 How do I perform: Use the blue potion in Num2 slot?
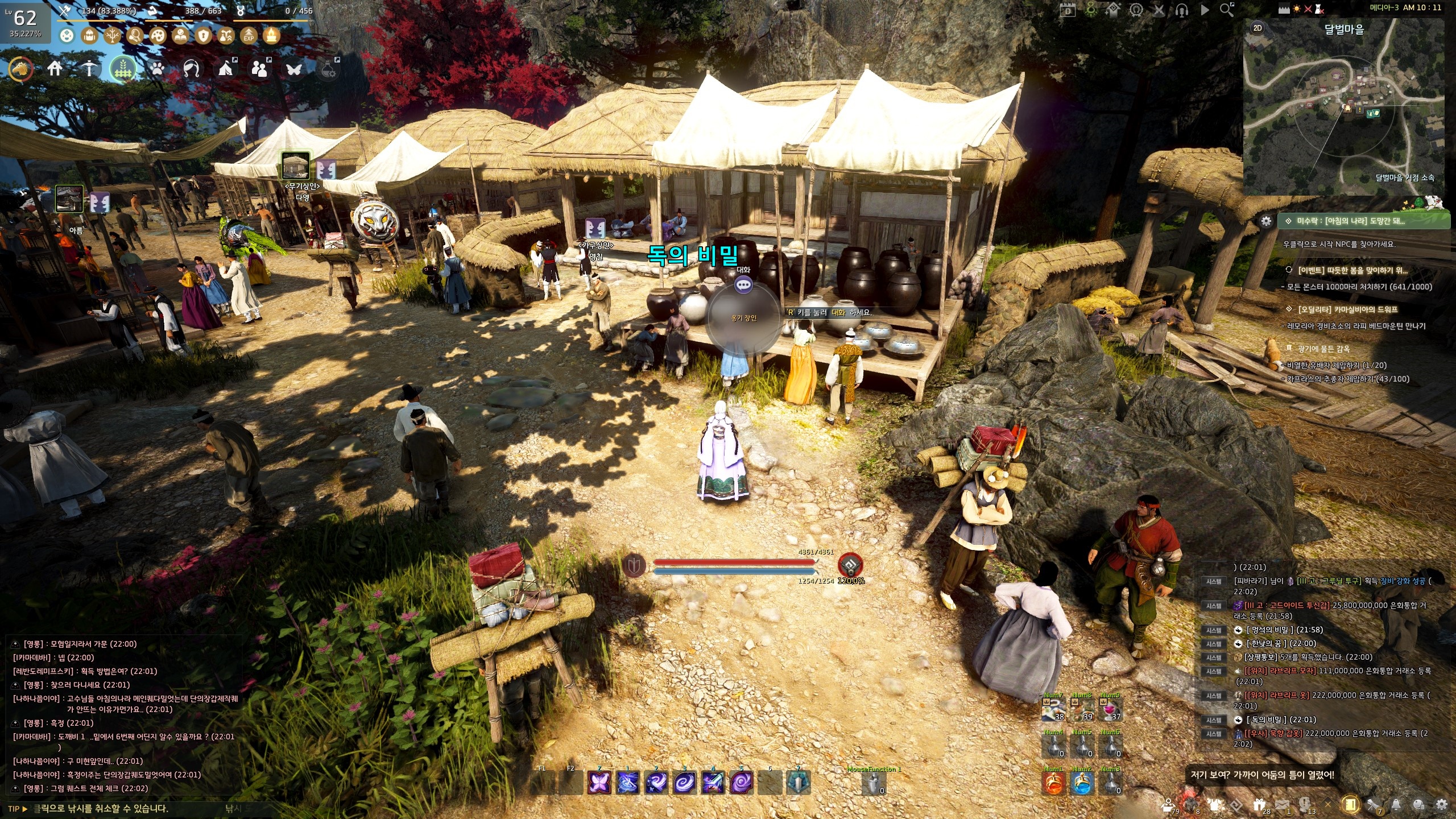click(1082, 783)
